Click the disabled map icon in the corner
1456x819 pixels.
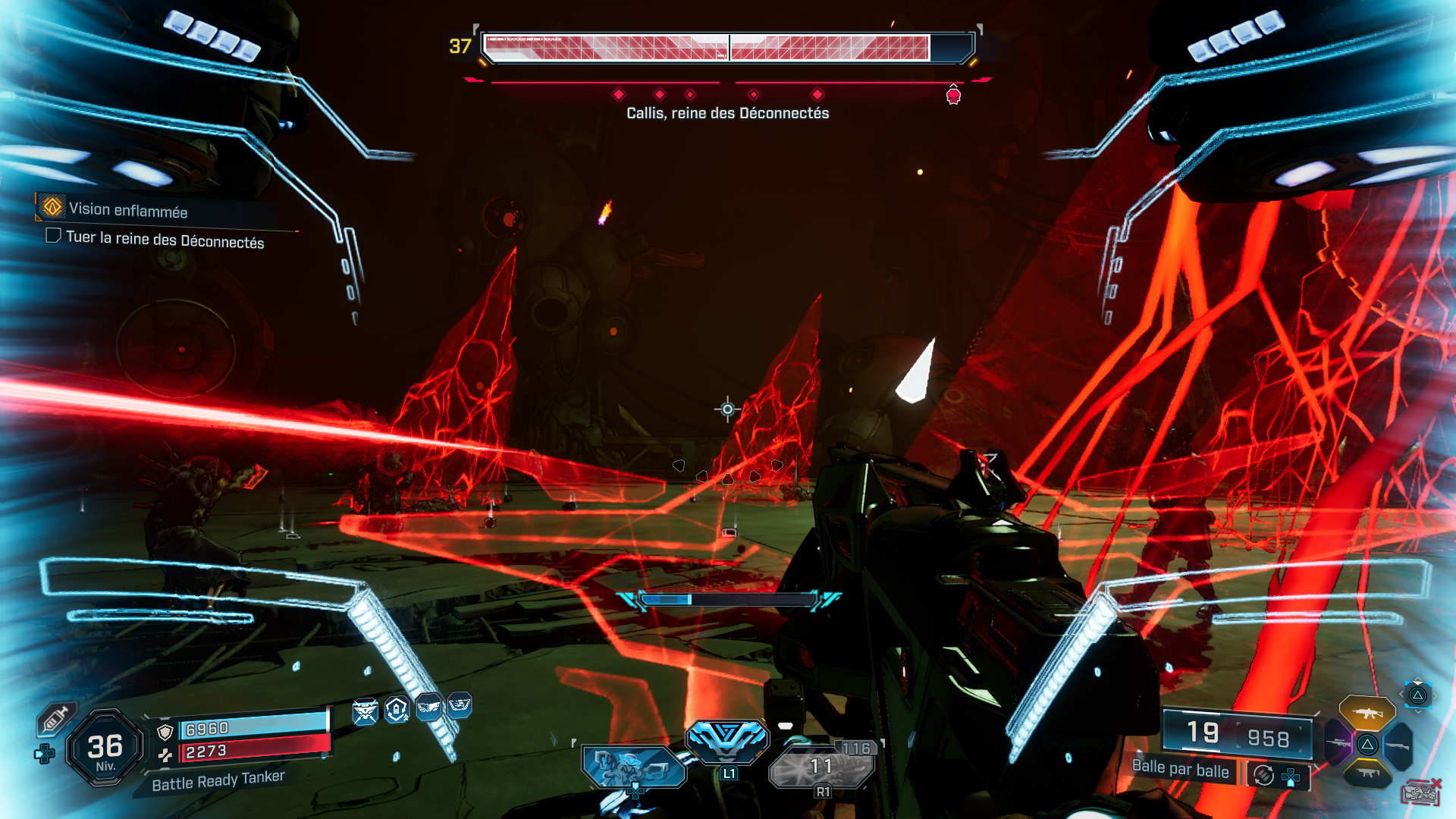1420,793
